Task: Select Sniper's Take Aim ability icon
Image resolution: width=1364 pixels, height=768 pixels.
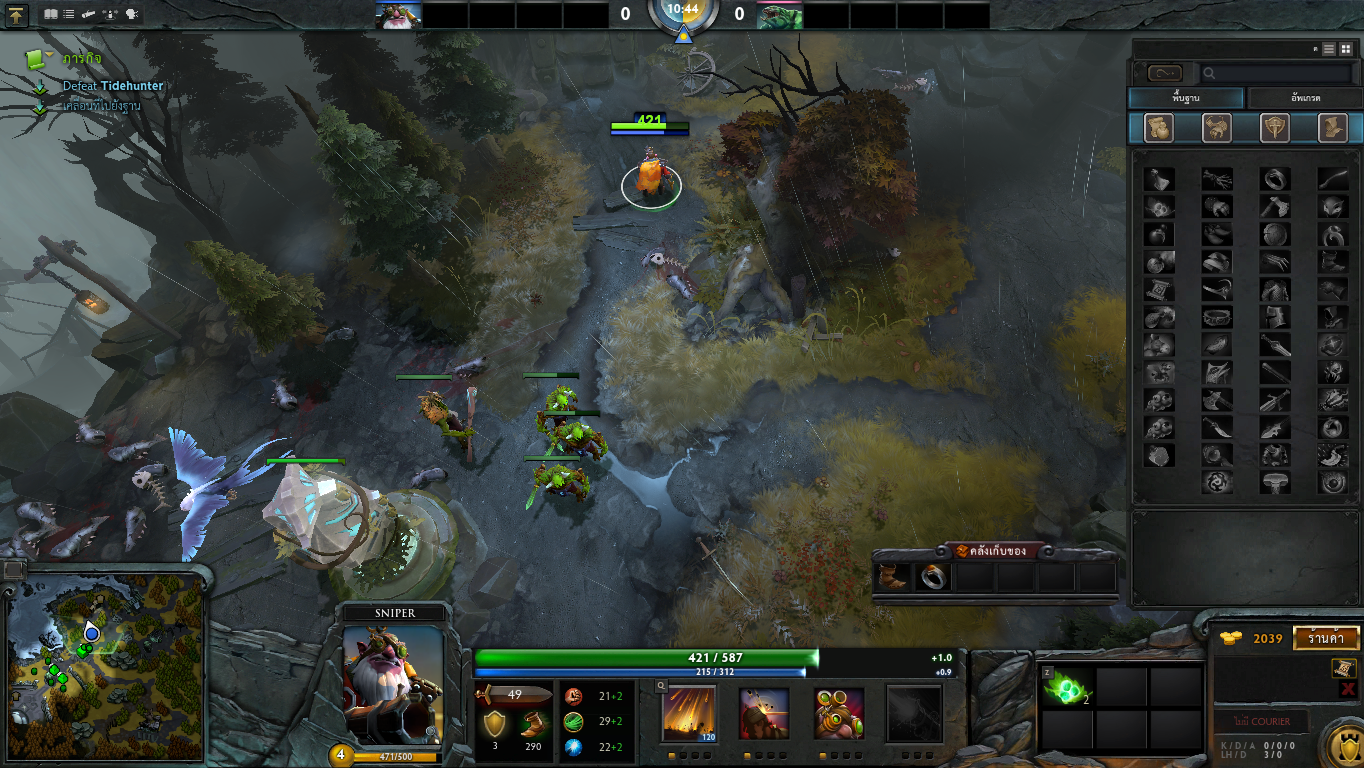Action: point(839,713)
